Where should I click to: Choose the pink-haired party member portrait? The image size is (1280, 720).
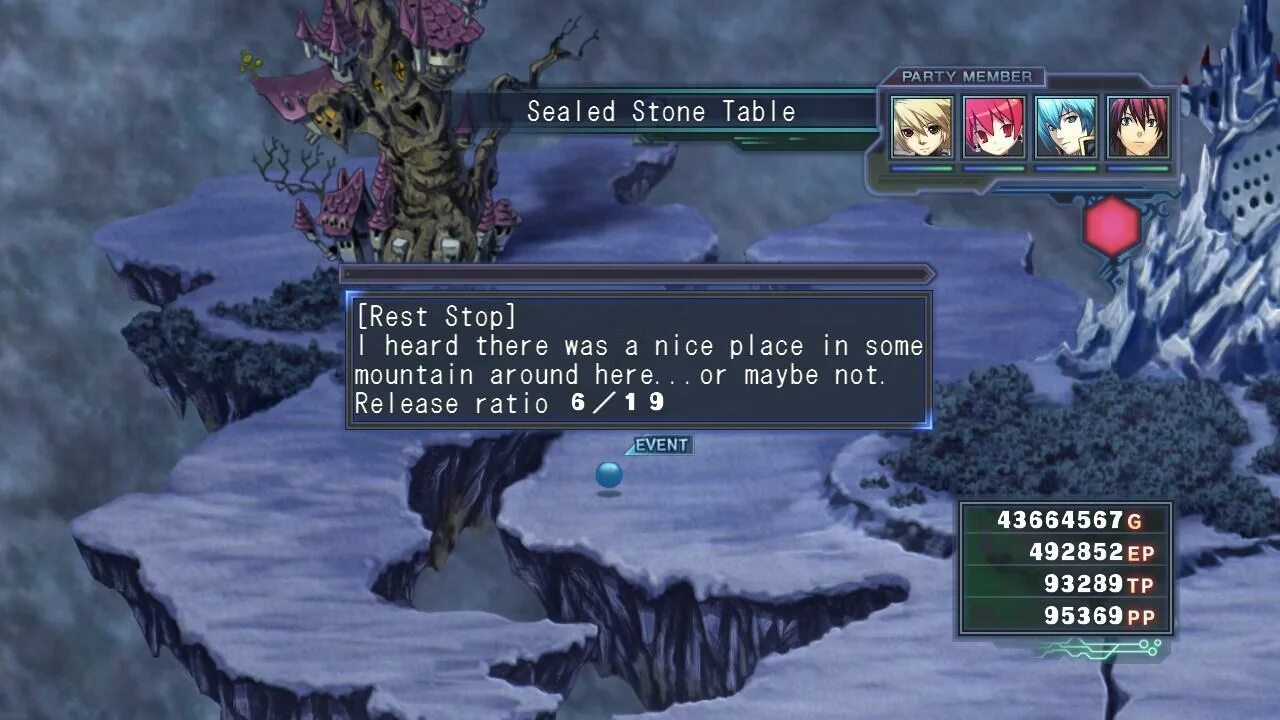pos(994,127)
